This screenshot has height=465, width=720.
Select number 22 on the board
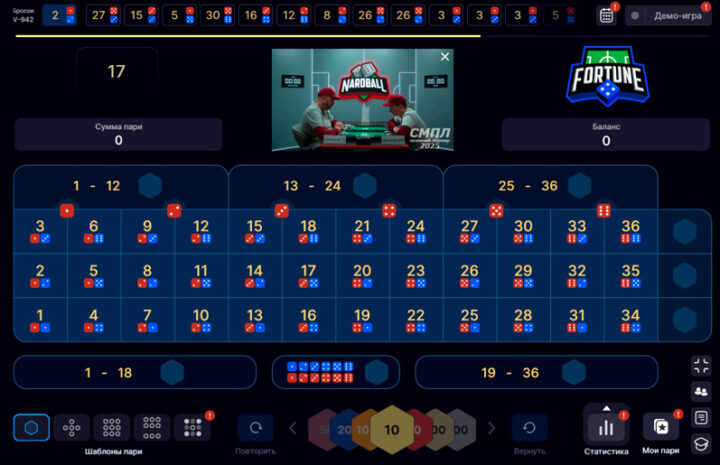[x=416, y=320]
